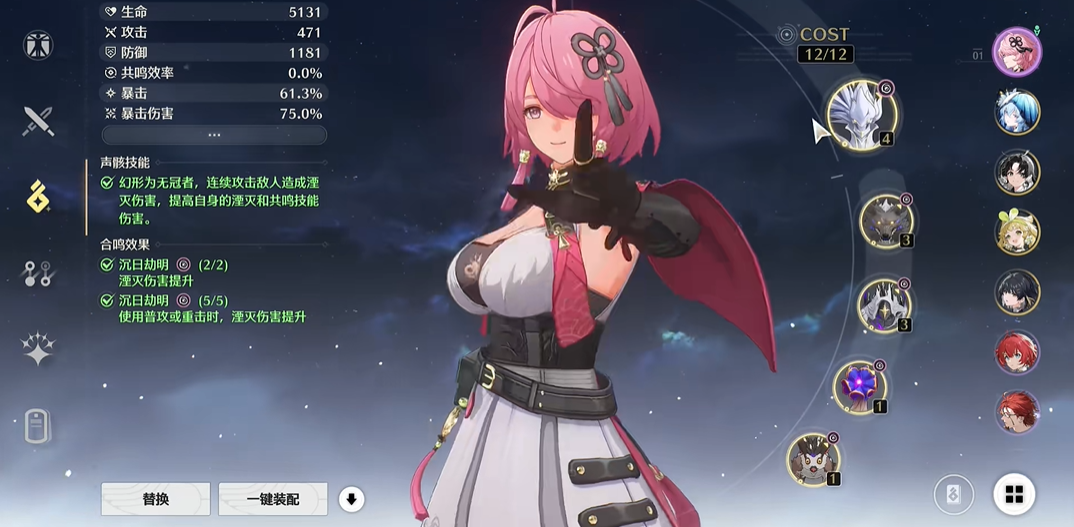
Task: Click the 替换 replace button
Action: 155,498
